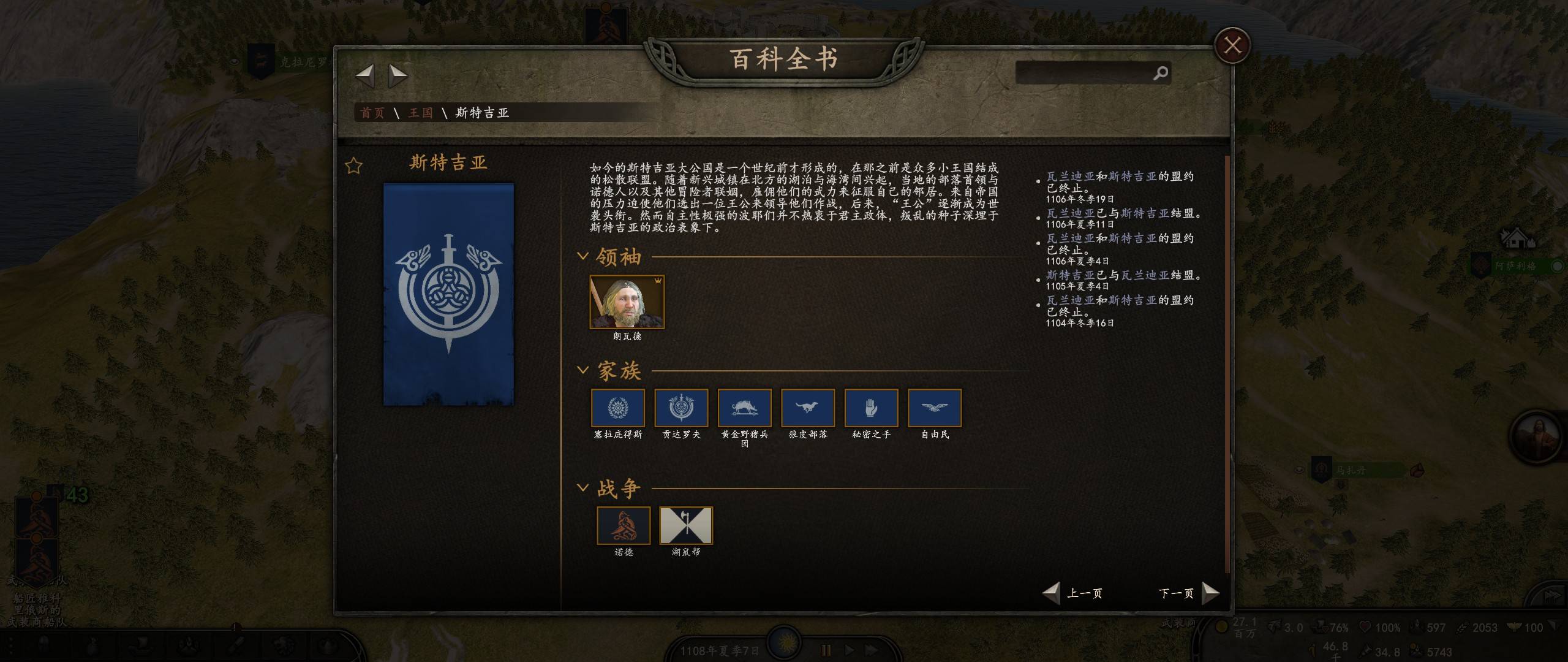Select the 湖鼠帮 axe banner
Image resolution: width=1568 pixels, height=662 pixels.
[686, 526]
